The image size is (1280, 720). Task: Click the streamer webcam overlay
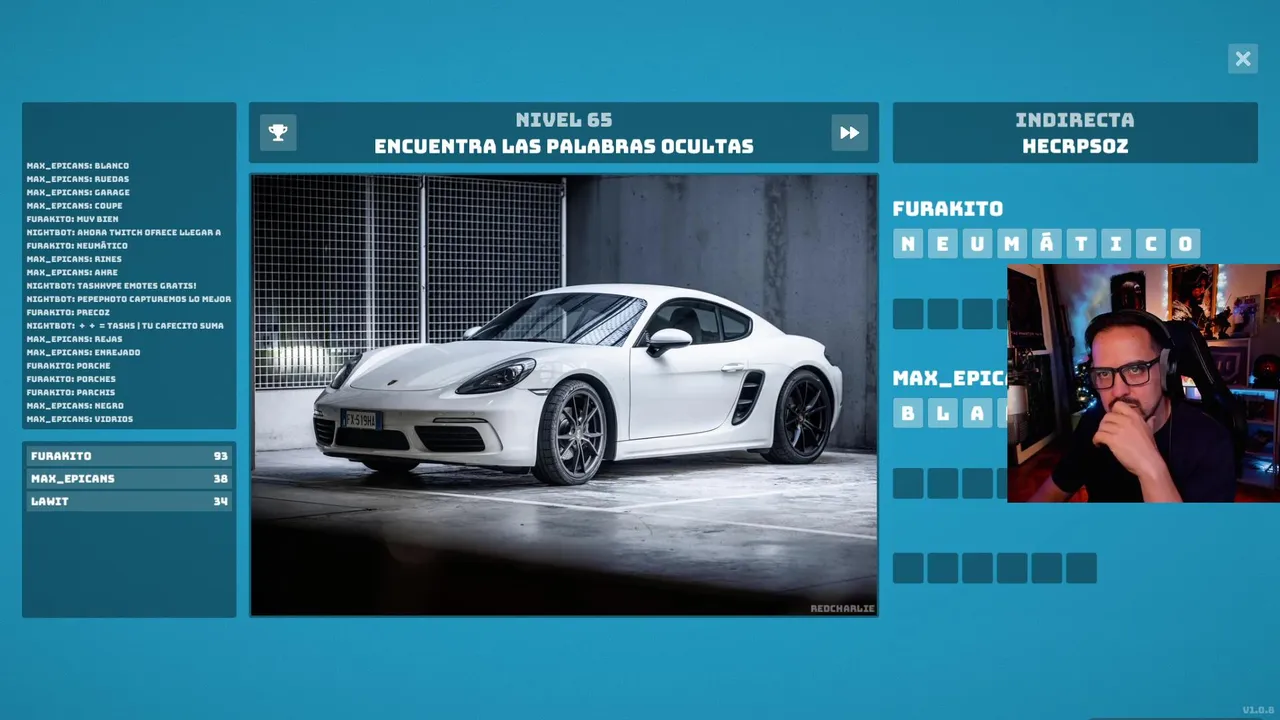tap(1143, 383)
